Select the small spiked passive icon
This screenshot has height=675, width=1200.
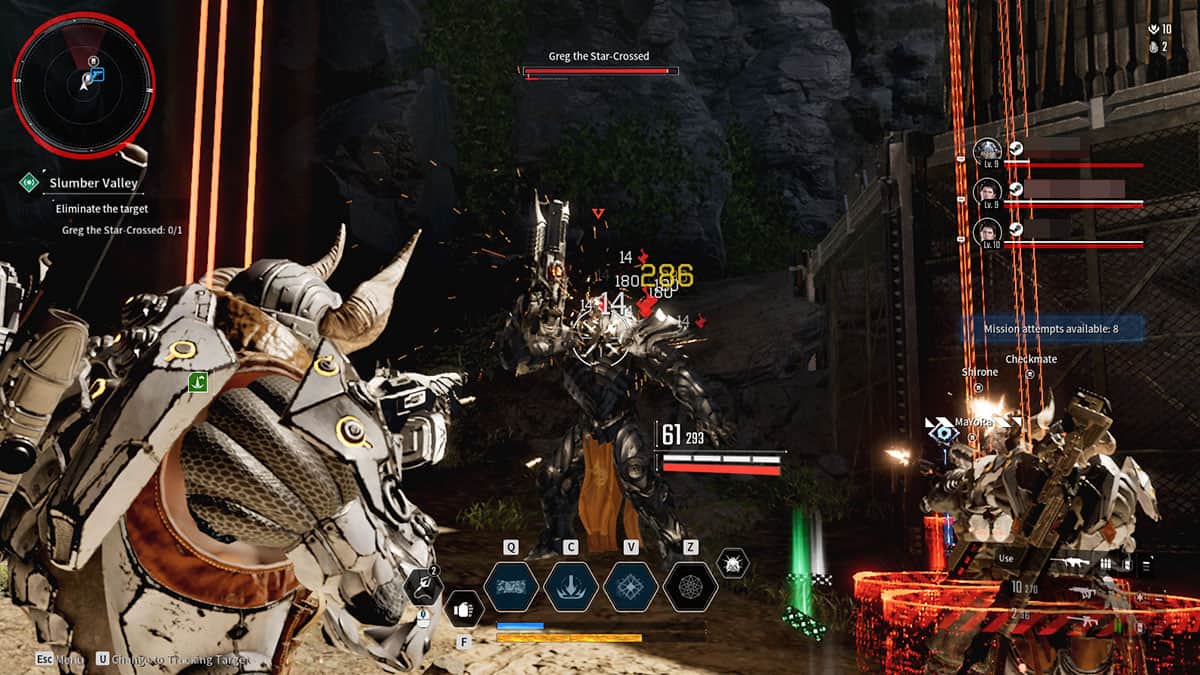click(733, 563)
